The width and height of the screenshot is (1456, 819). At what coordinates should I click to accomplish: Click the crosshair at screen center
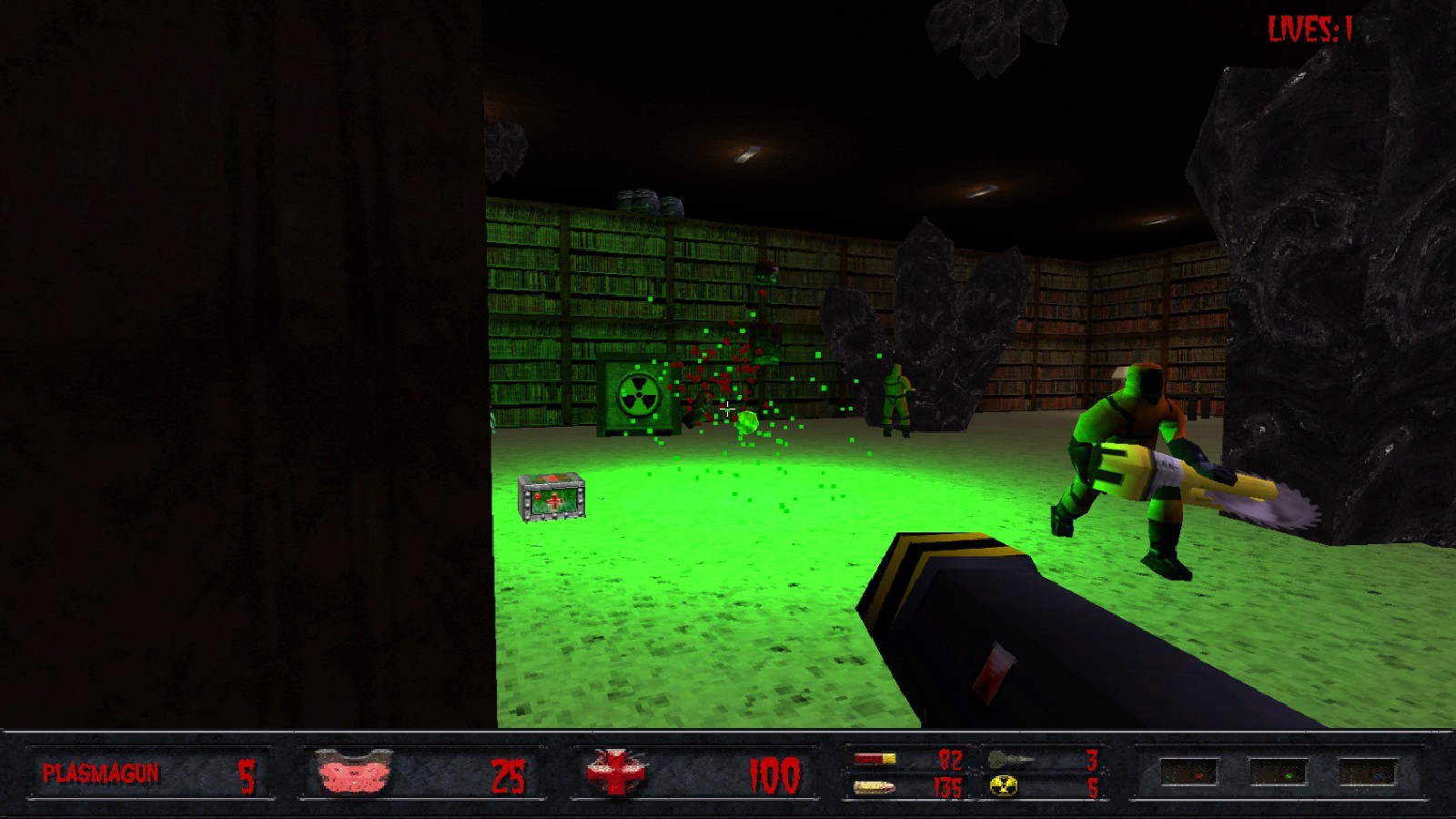(728, 409)
